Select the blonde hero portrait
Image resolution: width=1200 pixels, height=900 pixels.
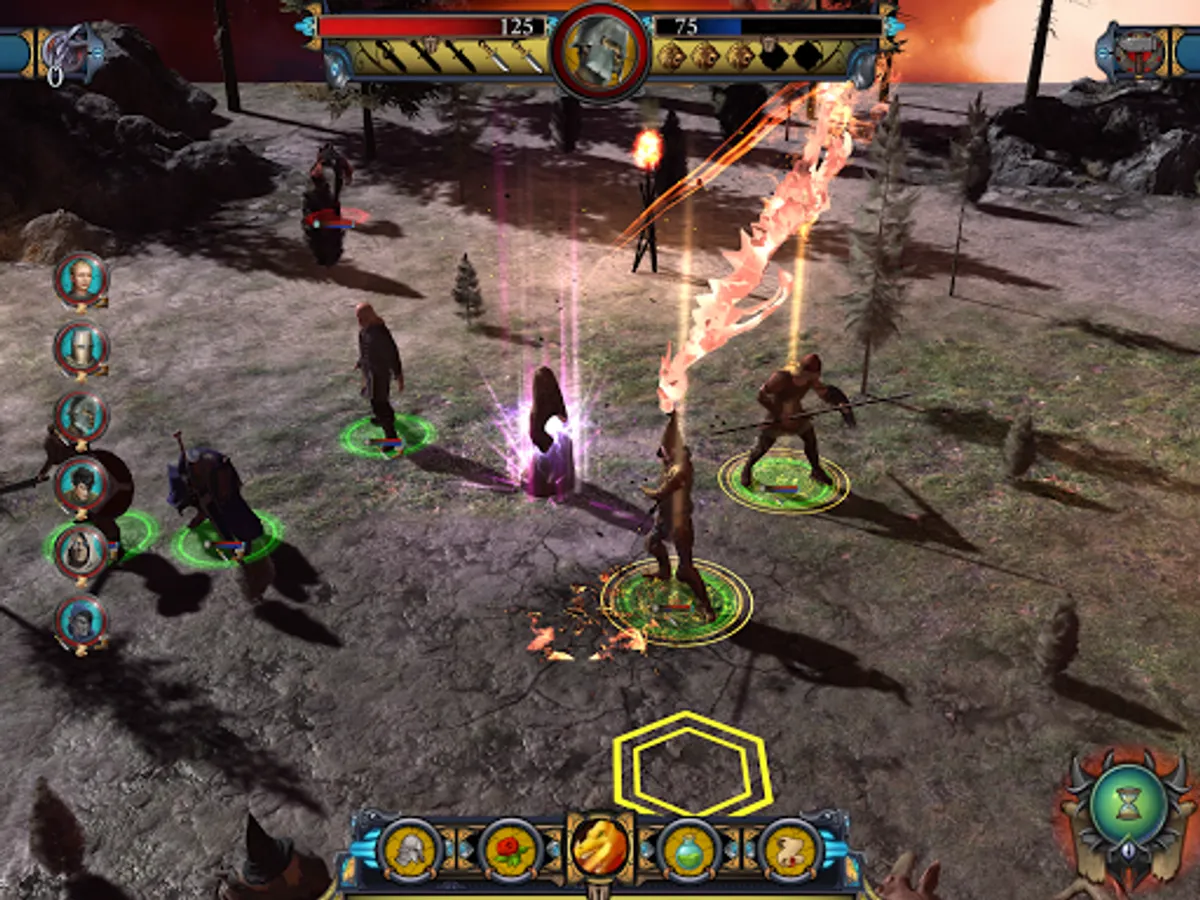(x=81, y=279)
